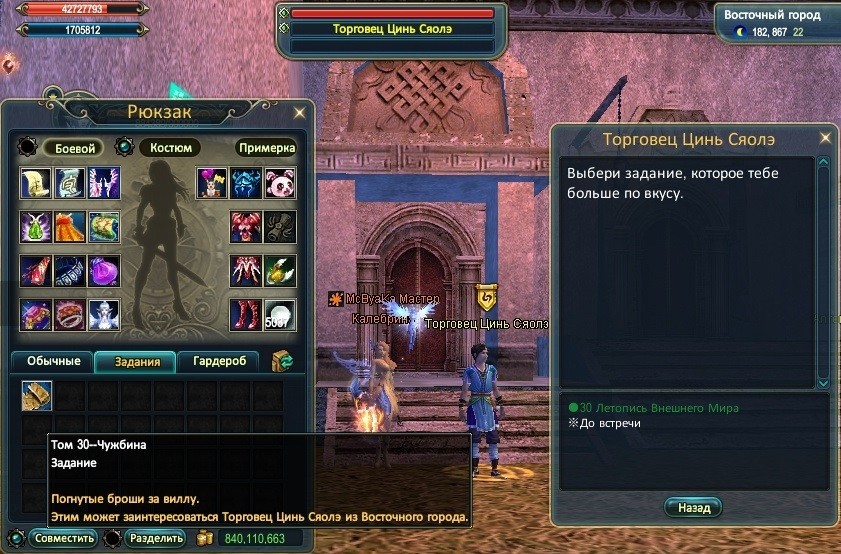Choose the quest Летопись Внешнего Мира

(x=660, y=408)
